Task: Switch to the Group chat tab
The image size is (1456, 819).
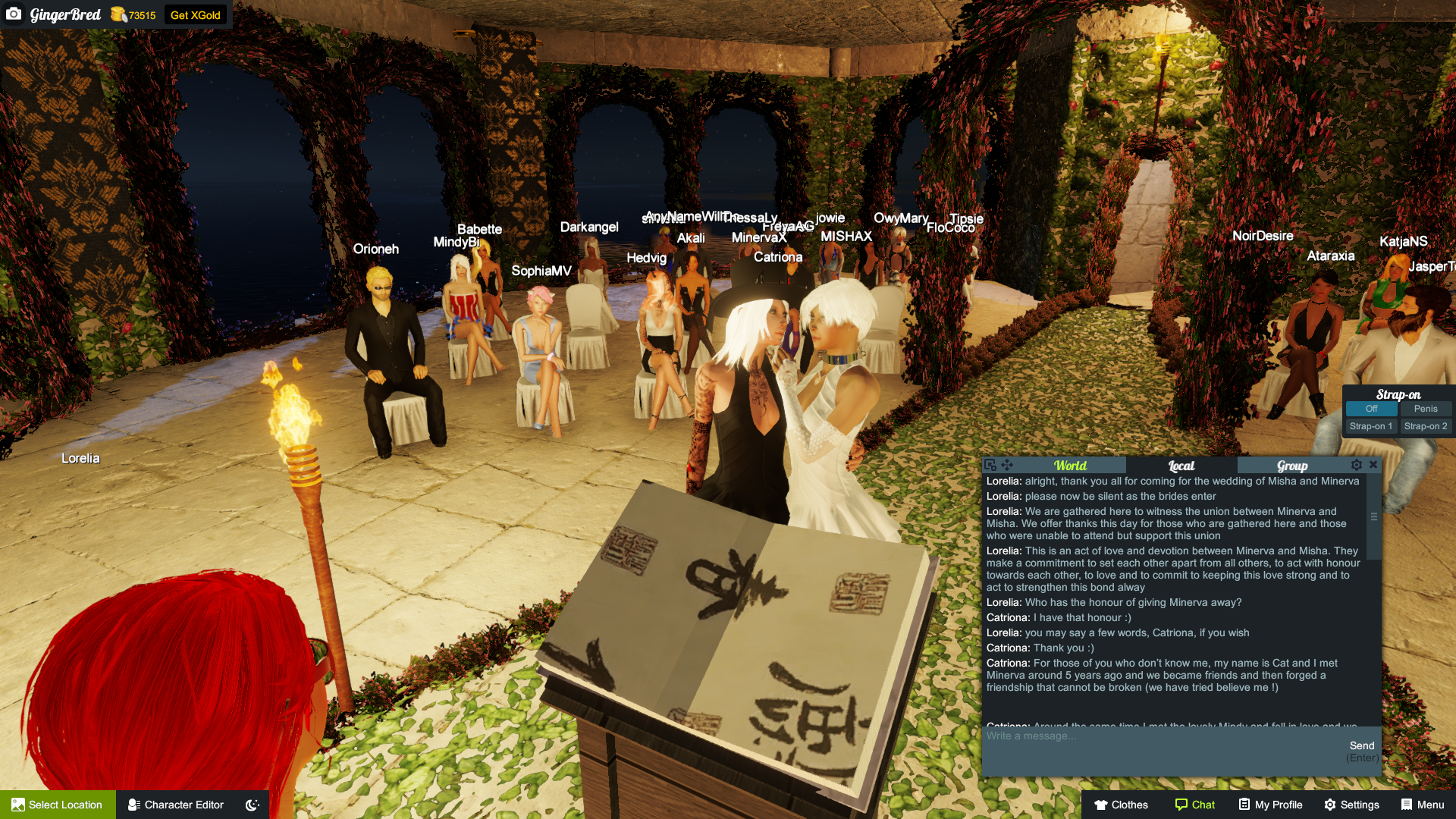Action: click(1291, 465)
